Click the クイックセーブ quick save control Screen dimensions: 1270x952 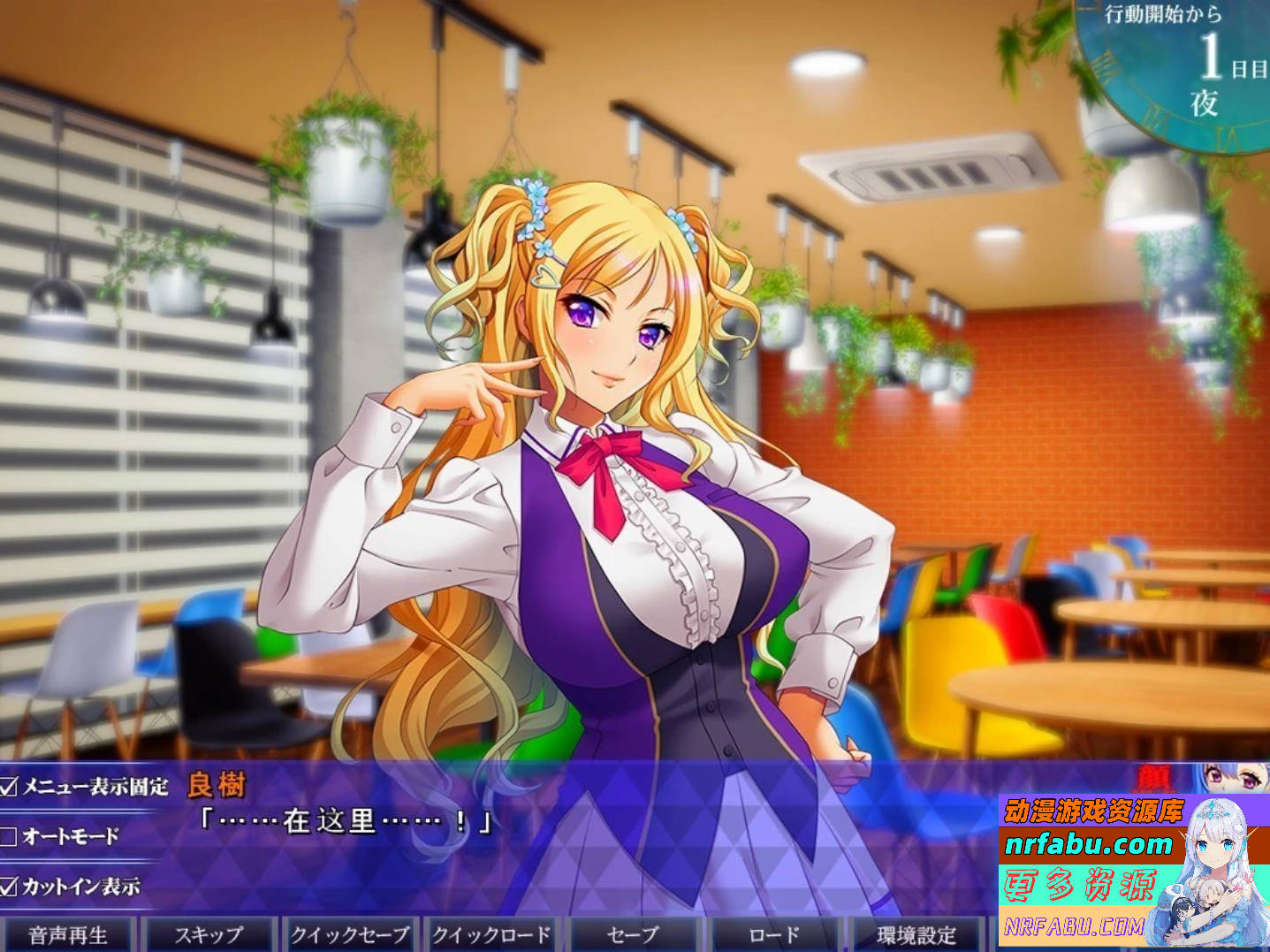(x=348, y=933)
